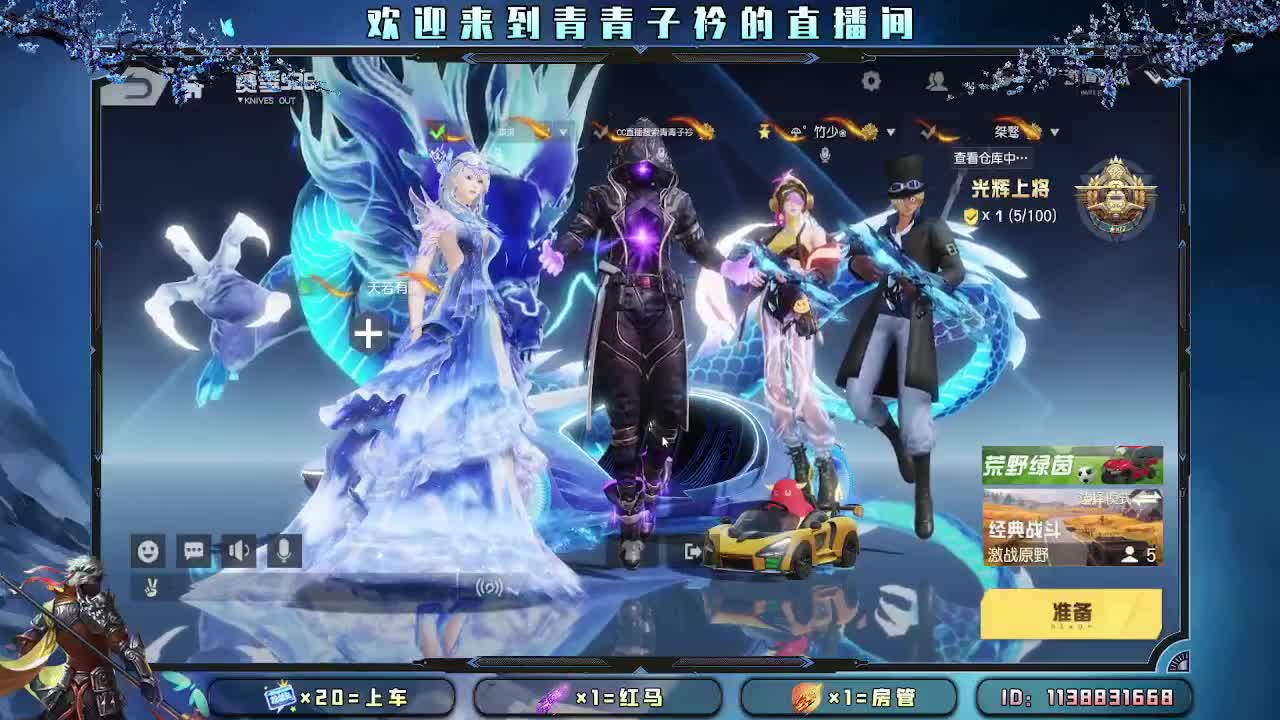
Task: Mute teammate 竹少 via the mic icon
Action: click(x=824, y=156)
